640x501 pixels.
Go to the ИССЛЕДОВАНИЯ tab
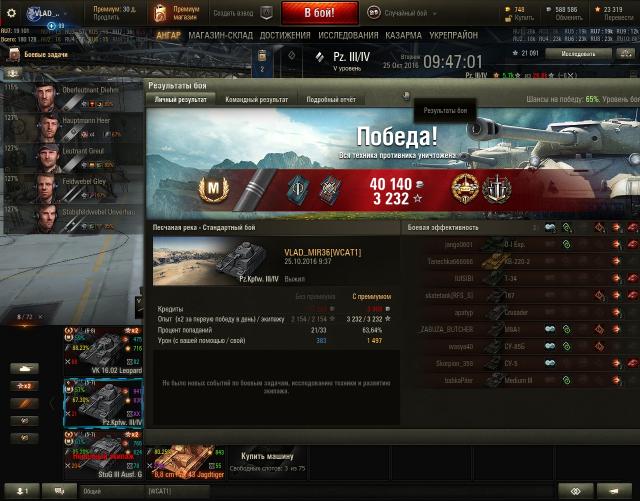pyautogui.click(x=348, y=35)
